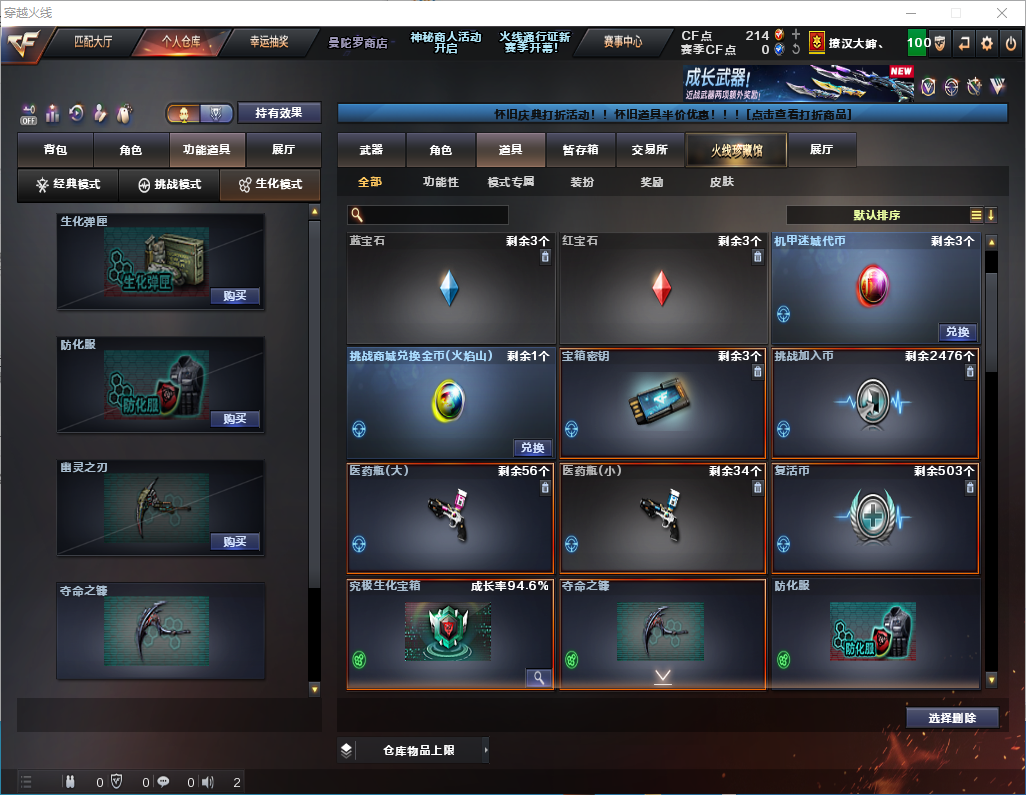Open the 交易所 exchange tab
The image size is (1026, 795).
(649, 150)
